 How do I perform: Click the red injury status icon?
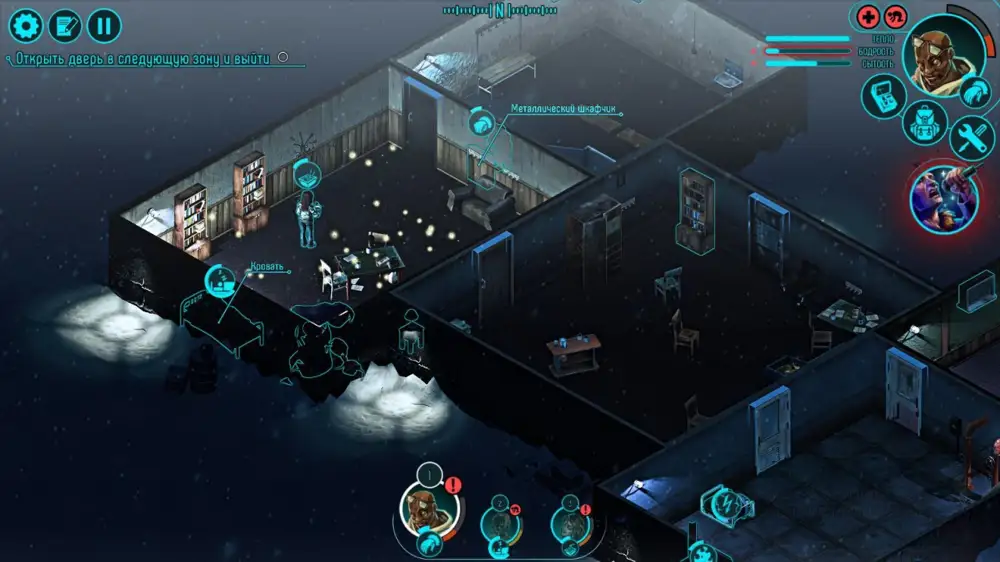[895, 17]
